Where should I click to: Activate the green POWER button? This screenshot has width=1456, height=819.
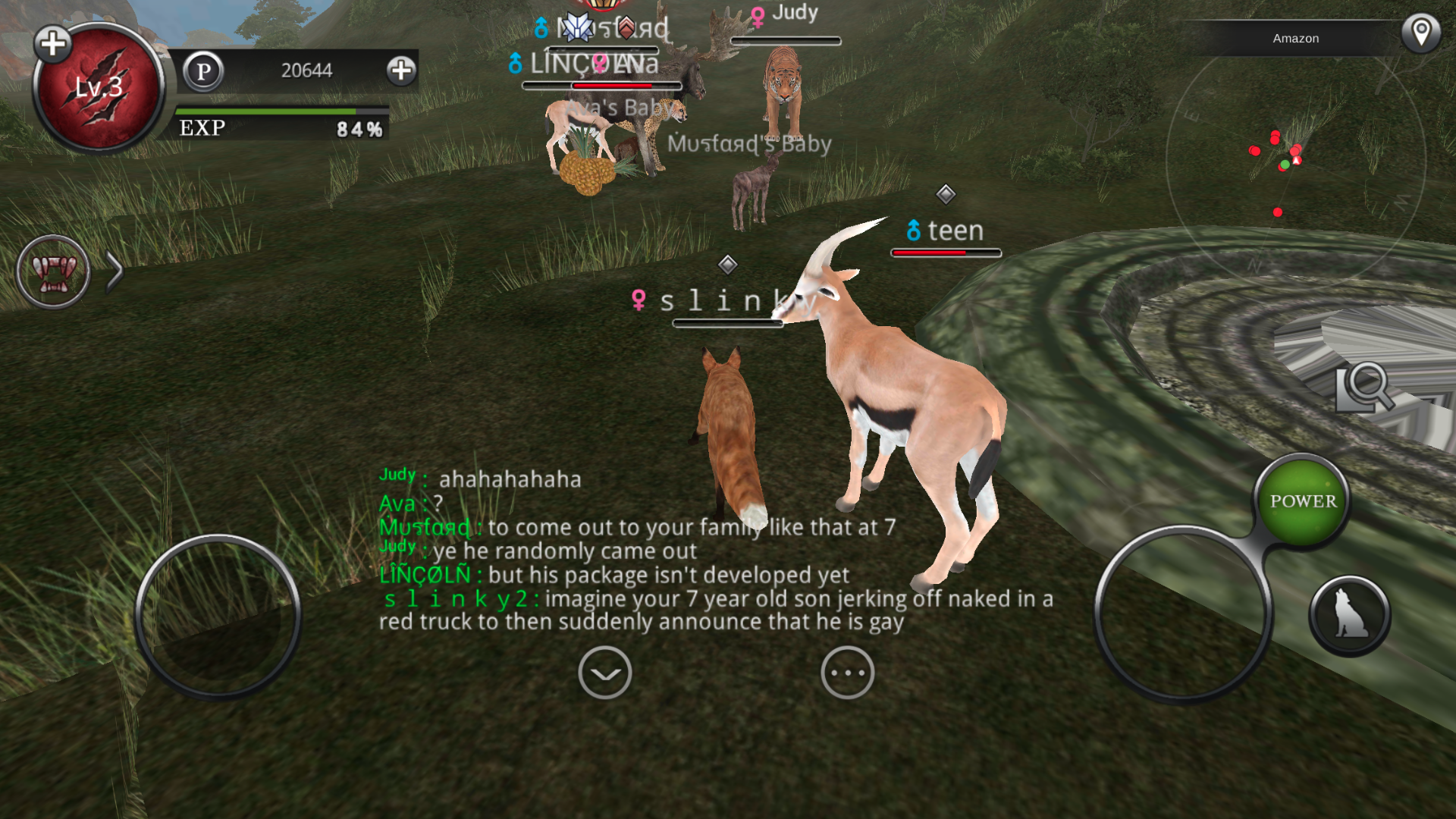coord(1303,501)
